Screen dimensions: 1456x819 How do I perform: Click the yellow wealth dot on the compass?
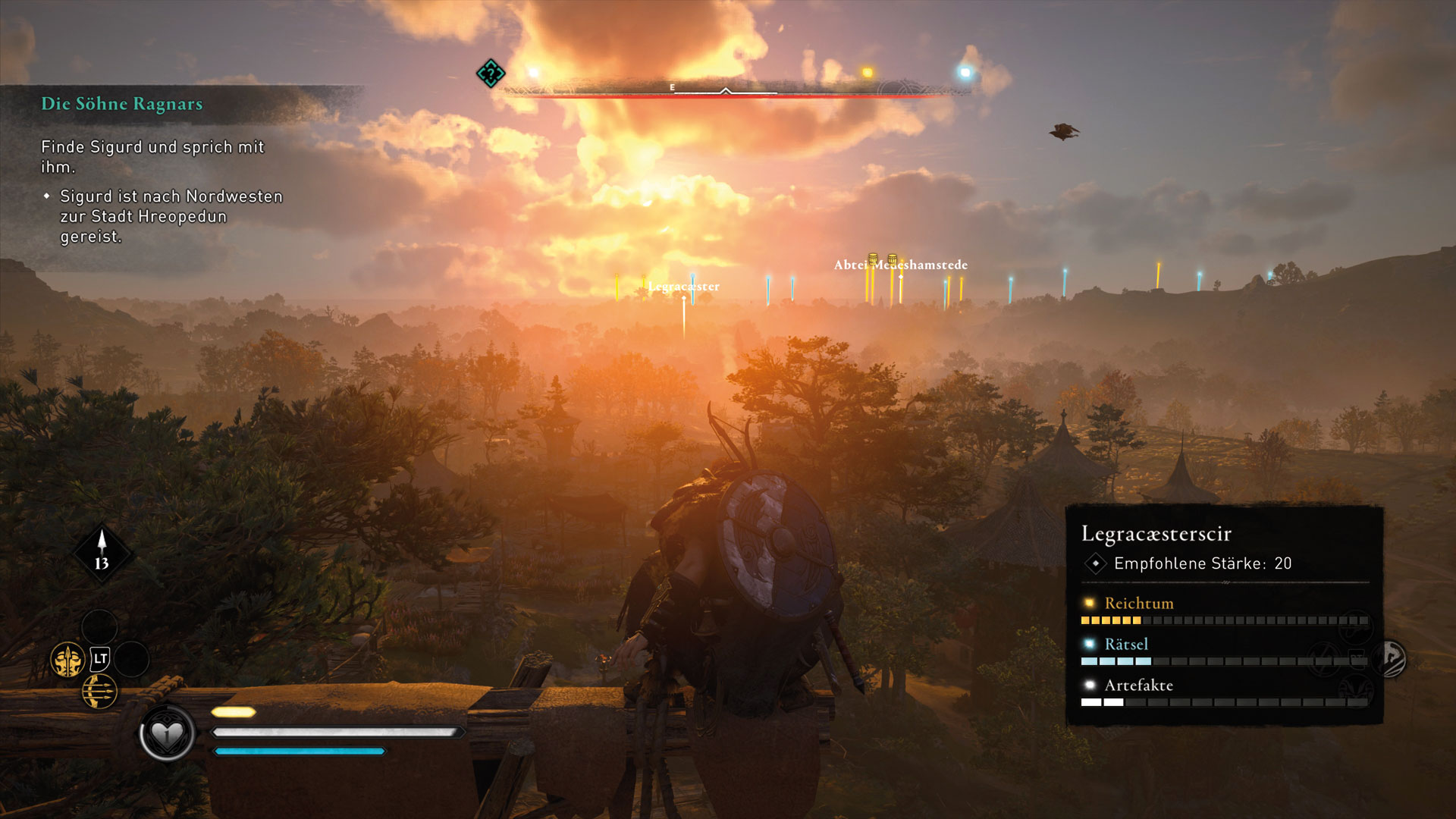[867, 73]
